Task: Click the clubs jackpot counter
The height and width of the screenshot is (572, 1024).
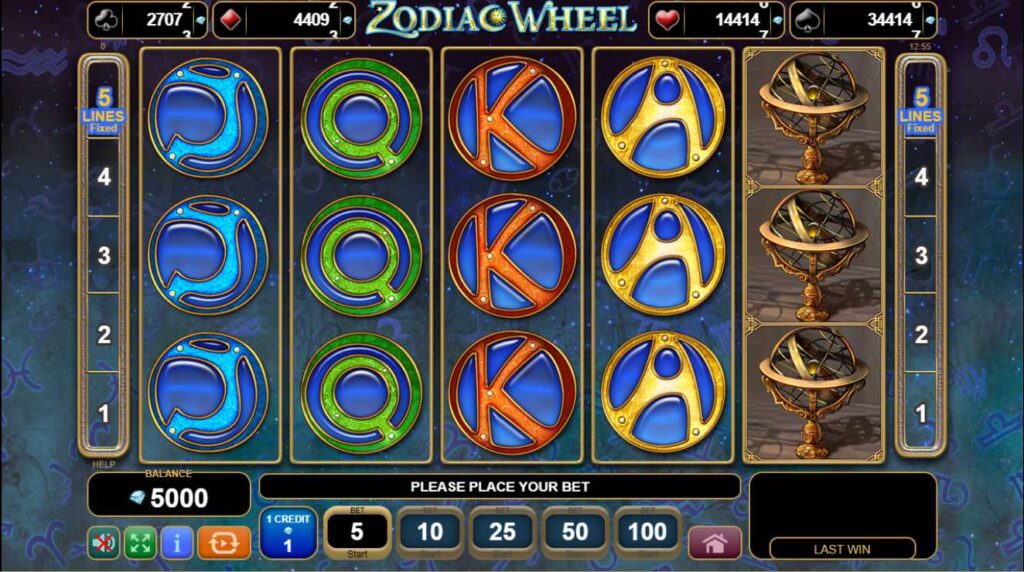Action: point(148,19)
